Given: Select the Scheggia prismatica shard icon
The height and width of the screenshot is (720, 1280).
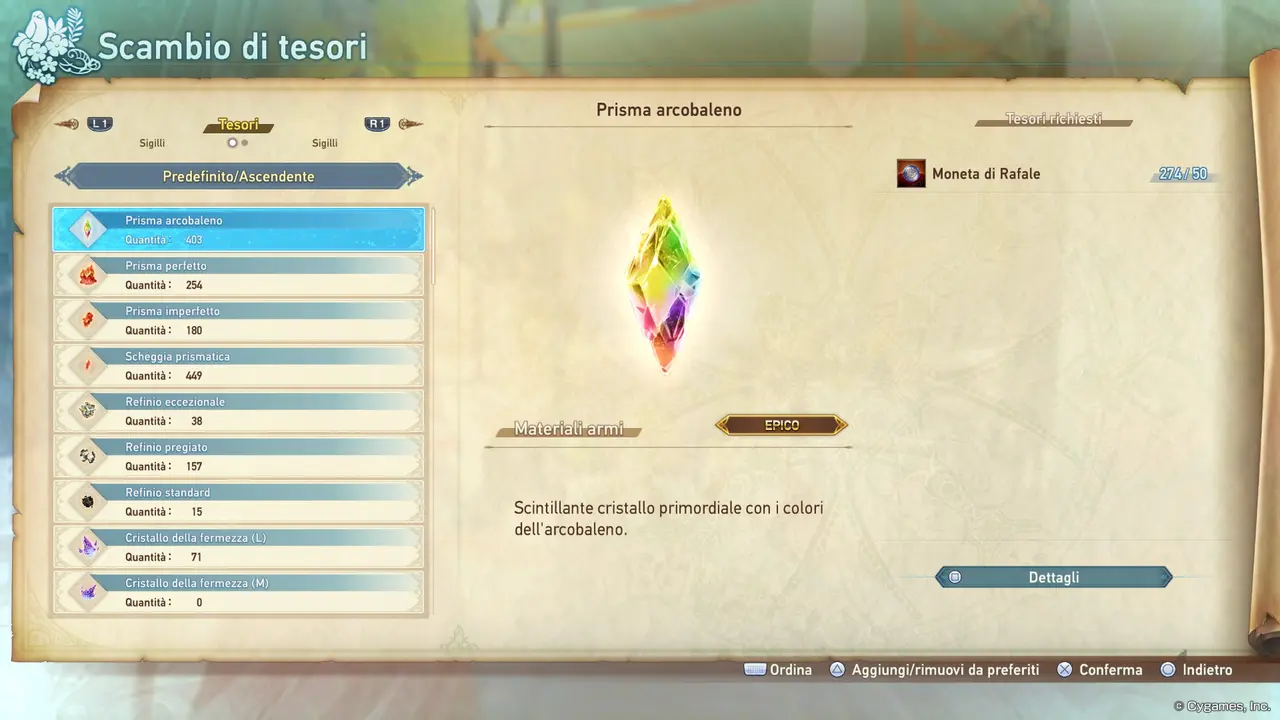Looking at the screenshot, I should 88,365.
